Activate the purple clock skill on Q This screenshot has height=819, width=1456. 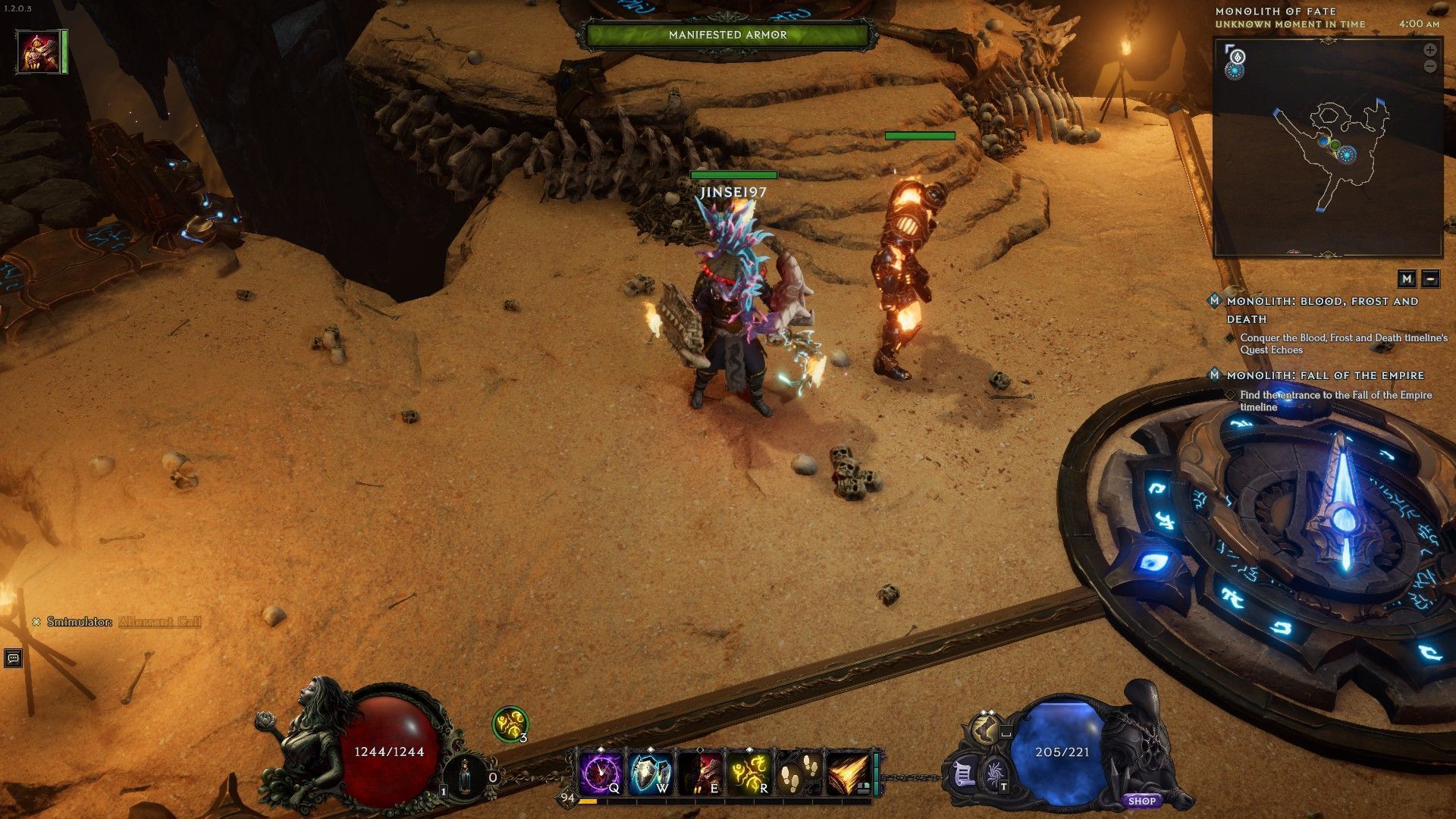600,773
